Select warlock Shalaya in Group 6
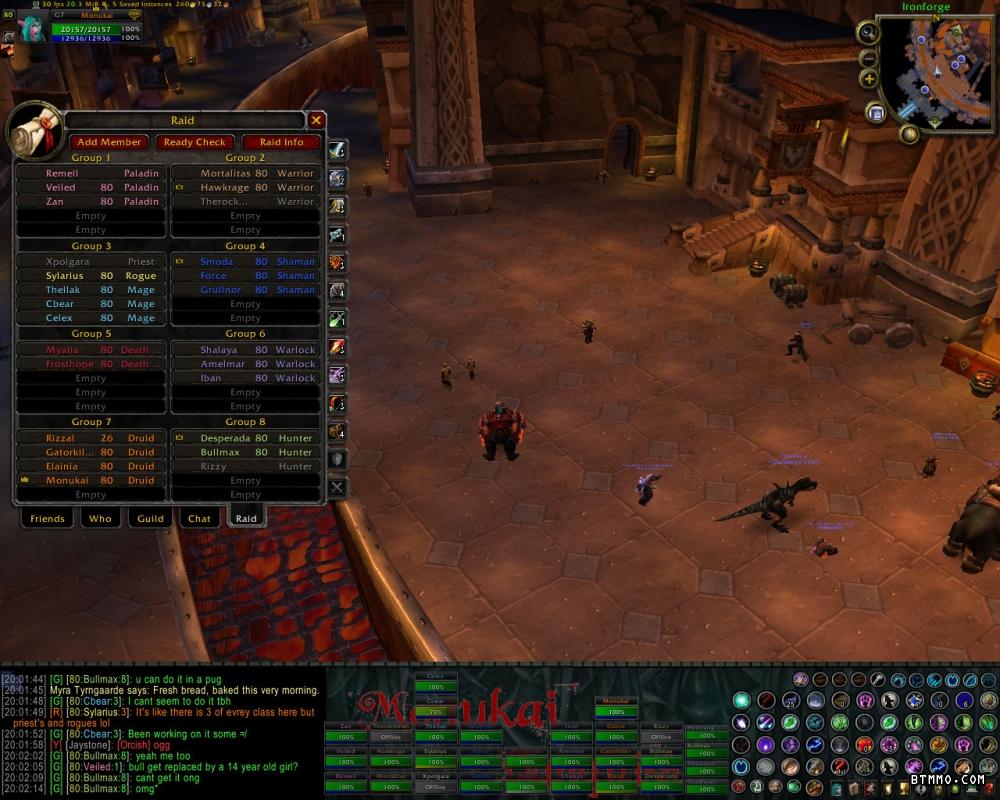 245,350
